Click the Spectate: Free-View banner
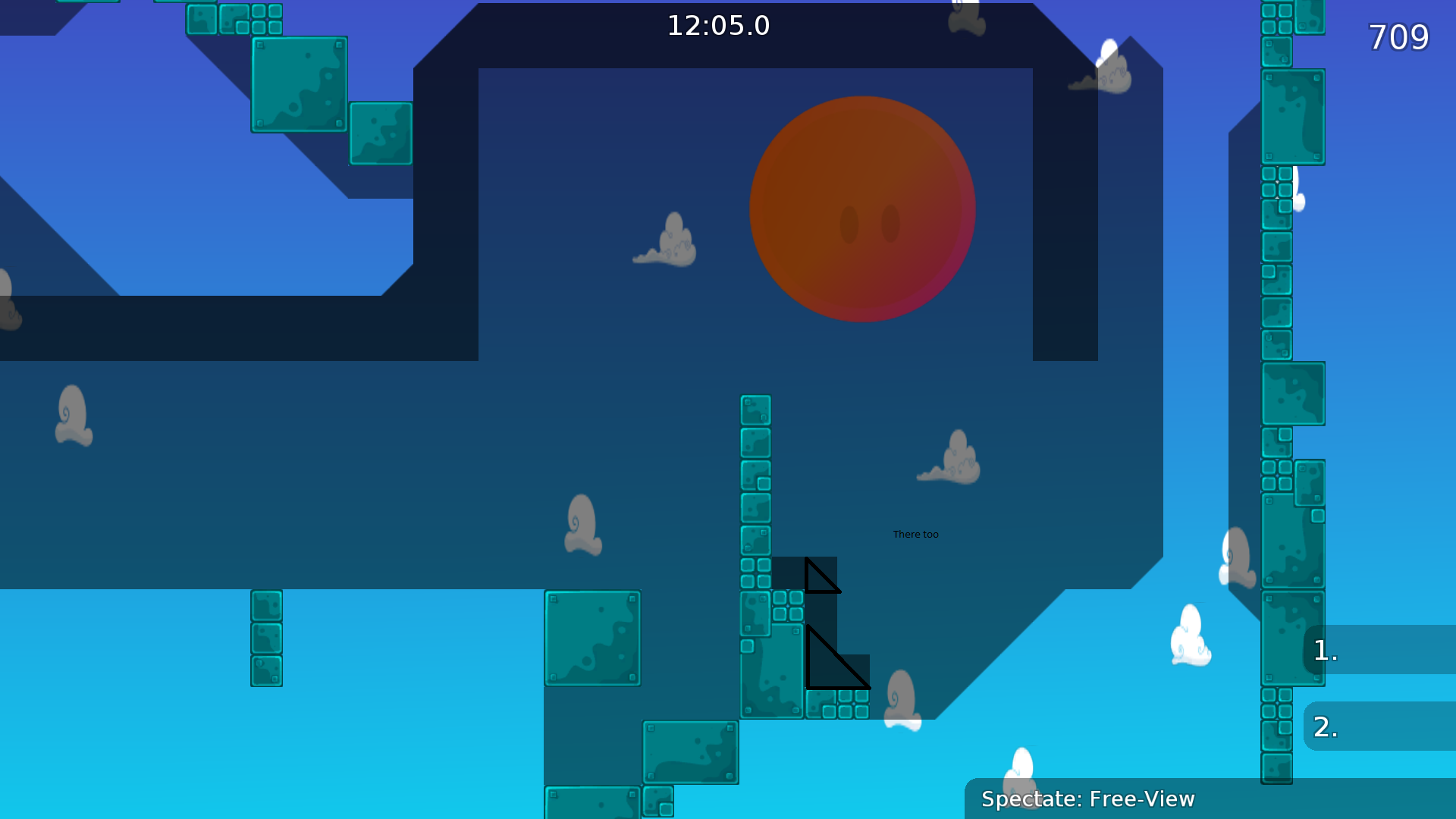This screenshot has height=819, width=1456. click(x=1088, y=799)
